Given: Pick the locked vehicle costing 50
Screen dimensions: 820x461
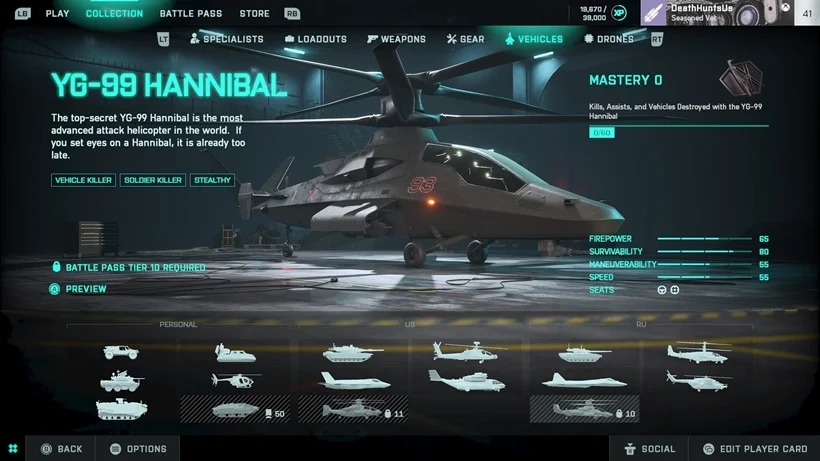Looking at the screenshot, I should coord(235,409).
